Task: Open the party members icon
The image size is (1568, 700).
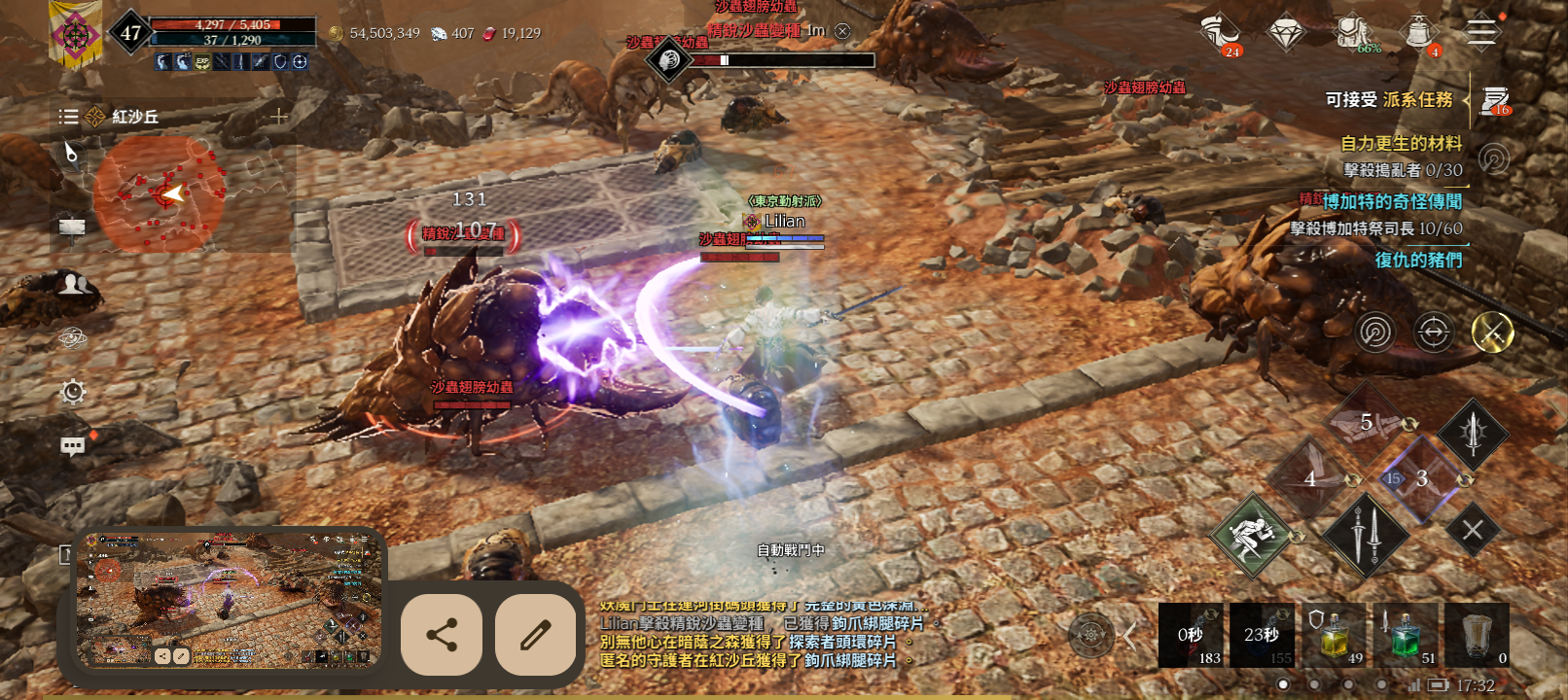Action: [74, 285]
